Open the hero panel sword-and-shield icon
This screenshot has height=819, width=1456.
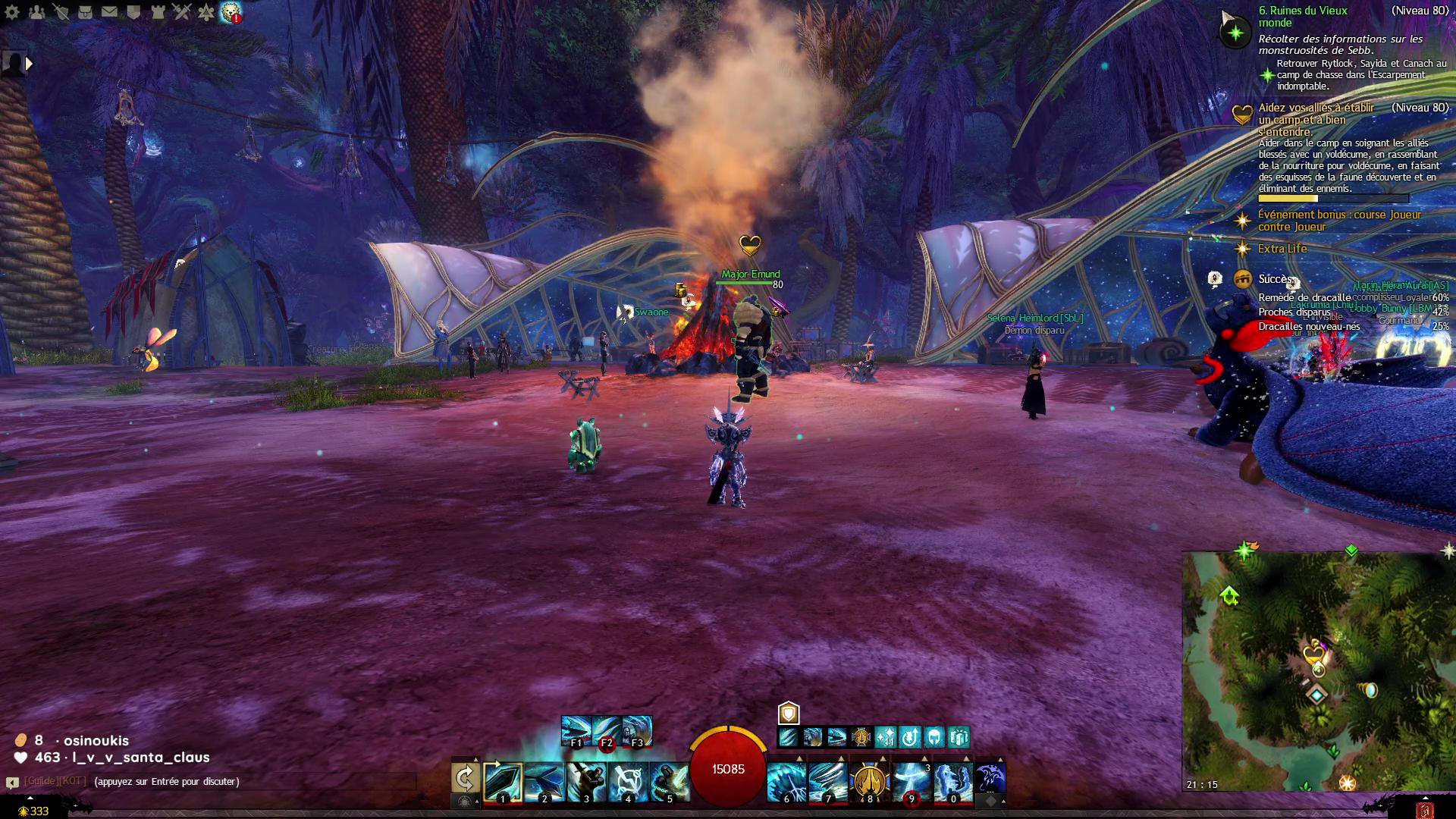point(61,11)
